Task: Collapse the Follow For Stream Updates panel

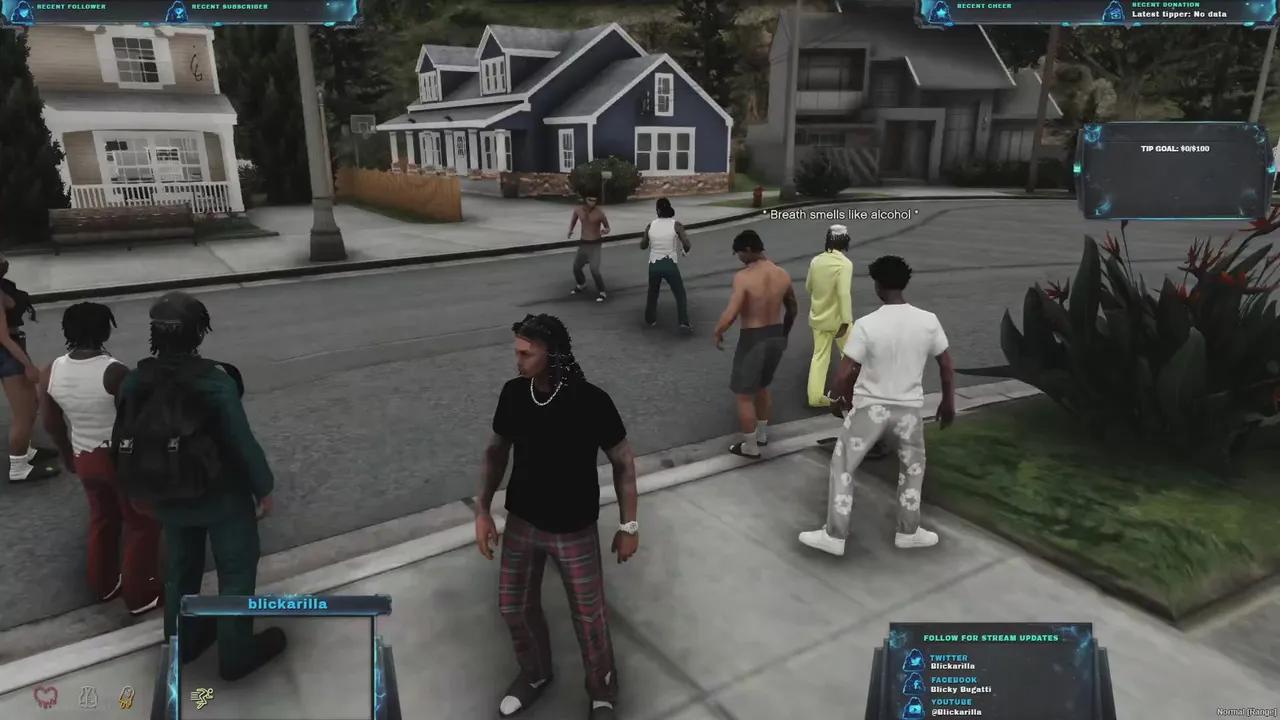Action: [989, 637]
